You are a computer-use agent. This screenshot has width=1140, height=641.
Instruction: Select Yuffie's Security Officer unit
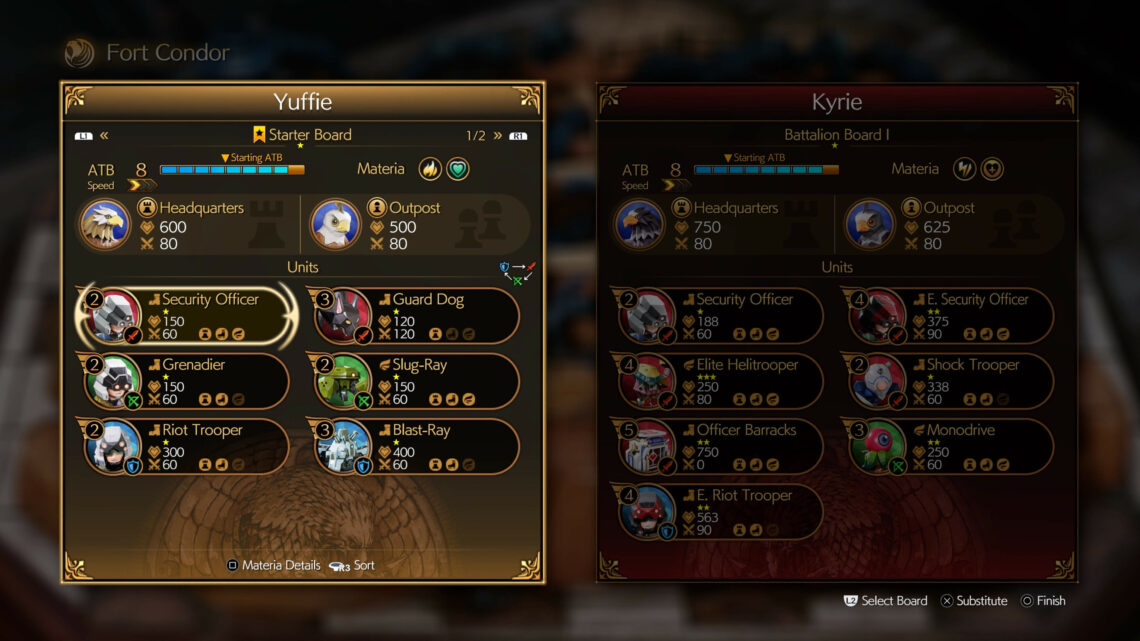tap(186, 316)
